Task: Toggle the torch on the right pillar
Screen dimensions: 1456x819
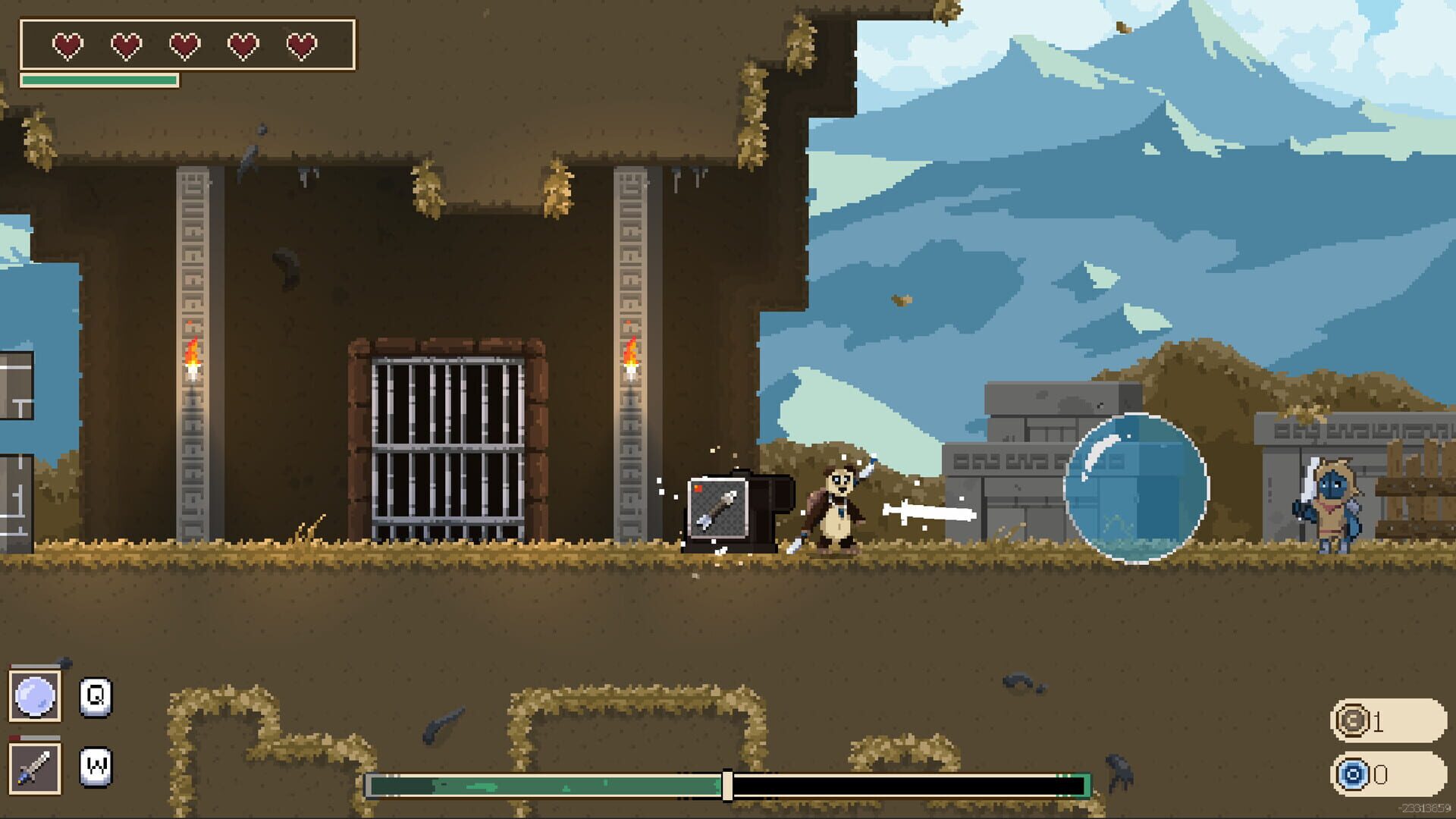Action: (630, 362)
